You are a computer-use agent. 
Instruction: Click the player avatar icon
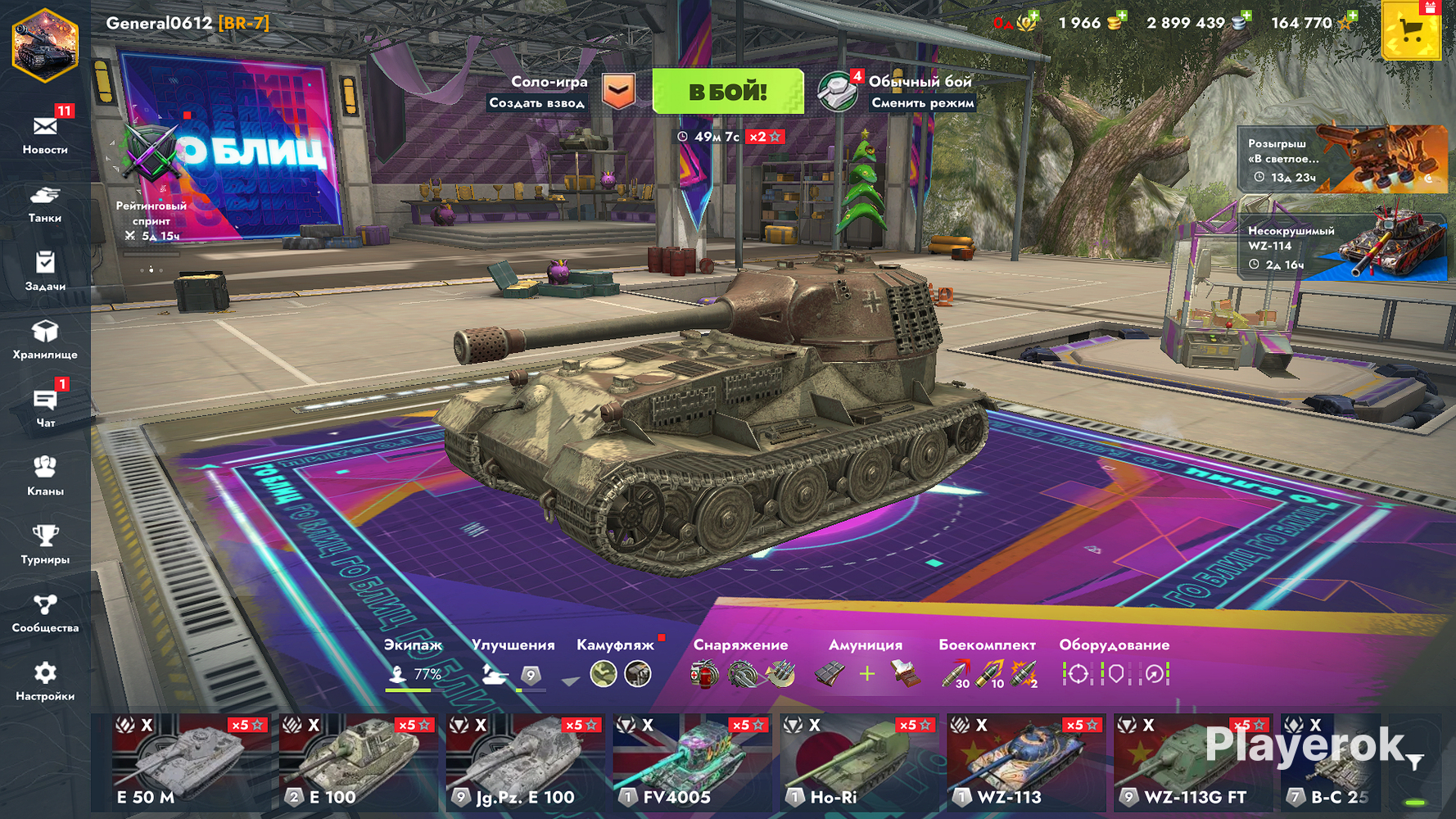[x=44, y=45]
